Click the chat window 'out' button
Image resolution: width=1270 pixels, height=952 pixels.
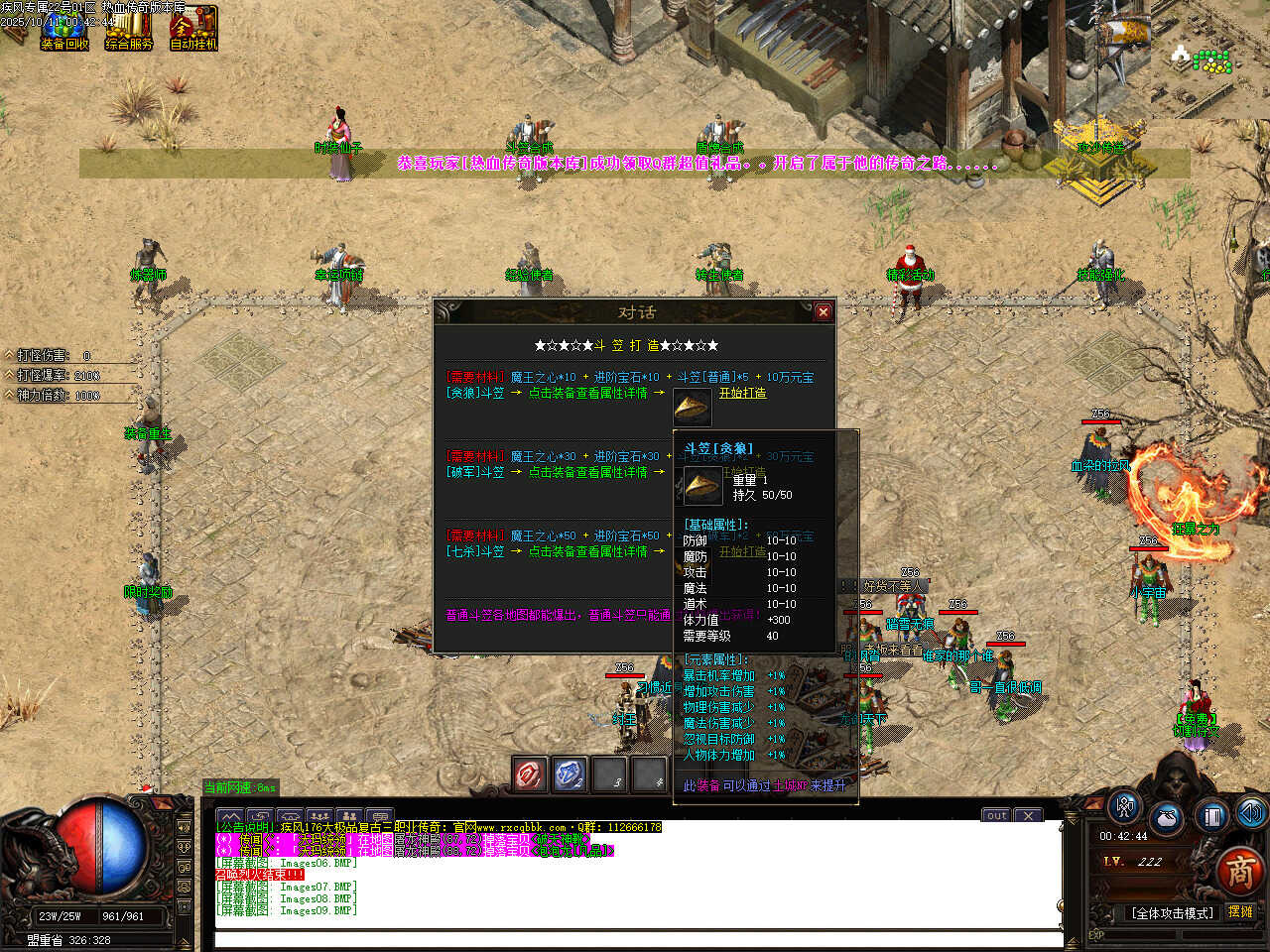tap(996, 815)
